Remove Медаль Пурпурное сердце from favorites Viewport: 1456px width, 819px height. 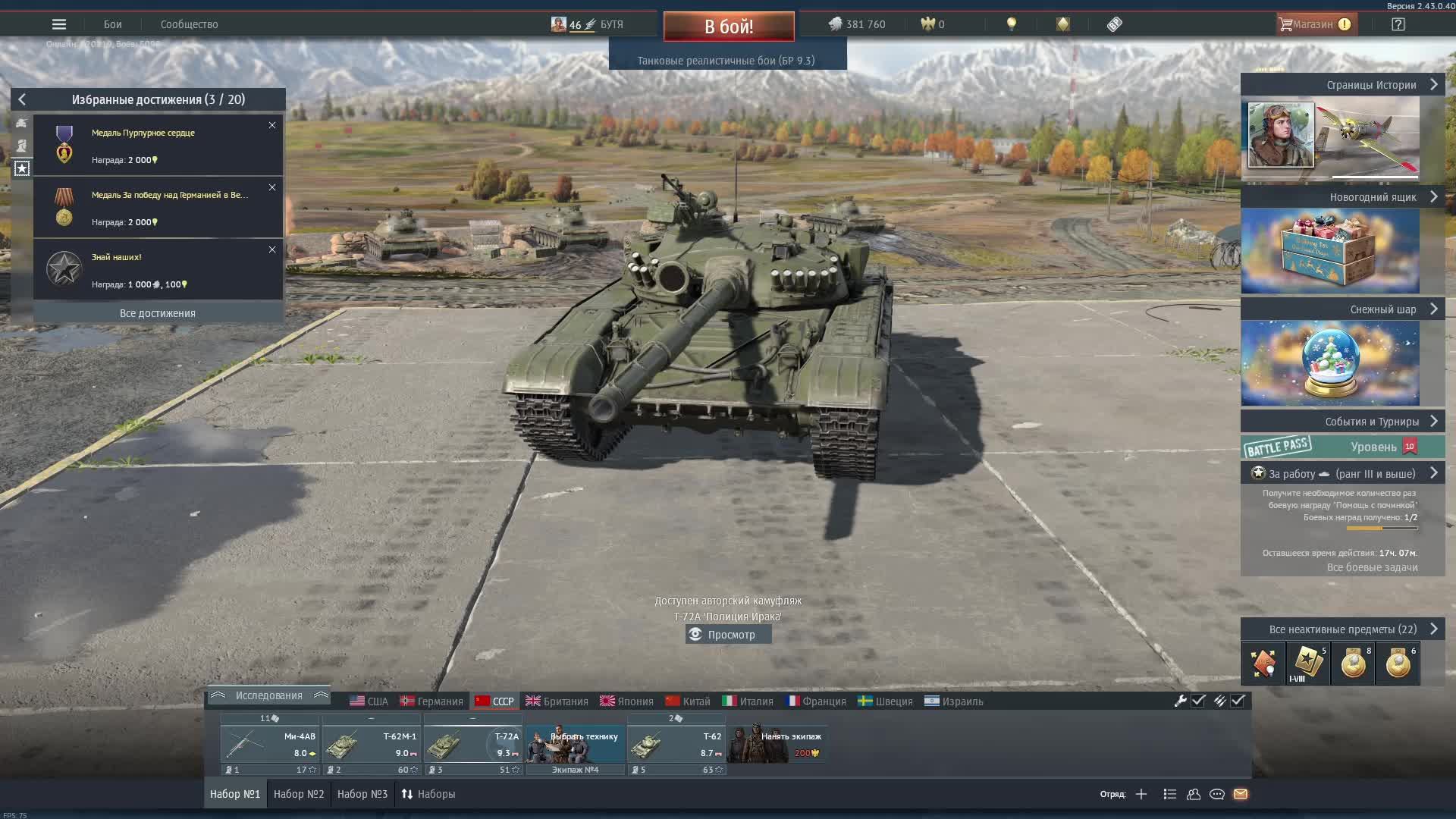click(x=272, y=125)
